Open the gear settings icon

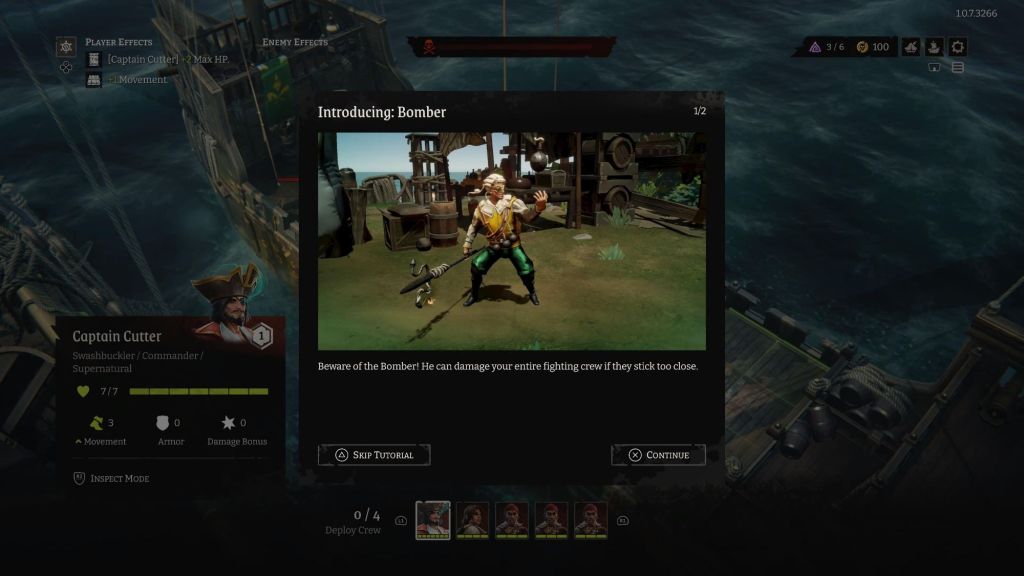(958, 47)
